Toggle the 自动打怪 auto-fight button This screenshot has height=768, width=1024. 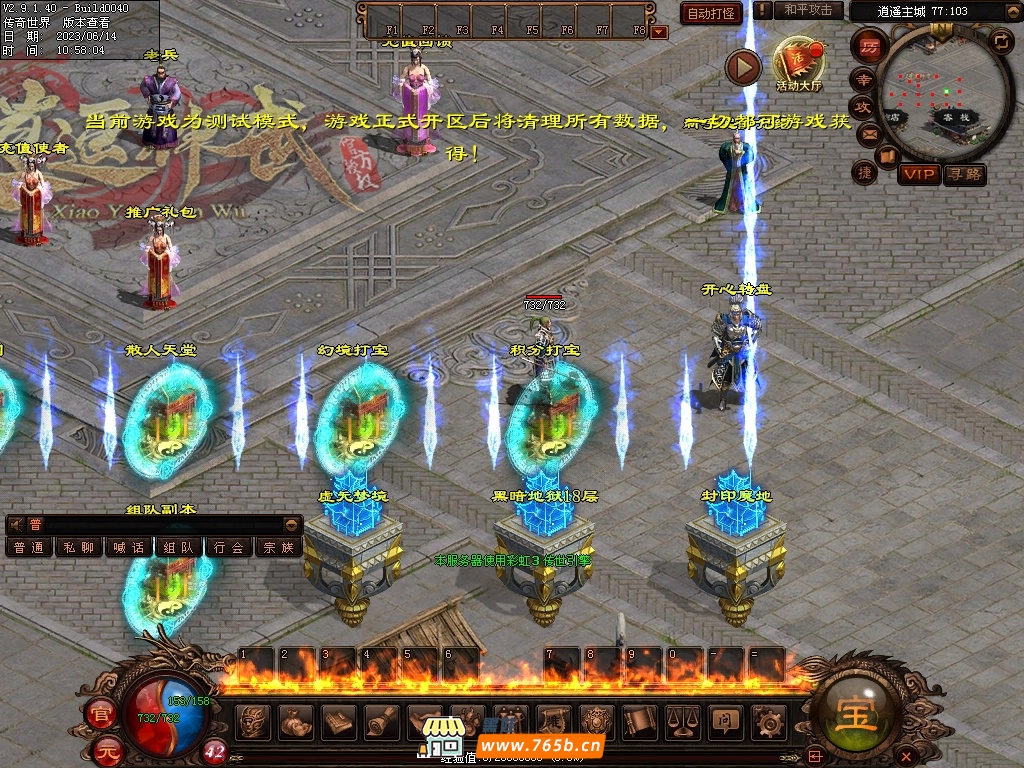(712, 13)
